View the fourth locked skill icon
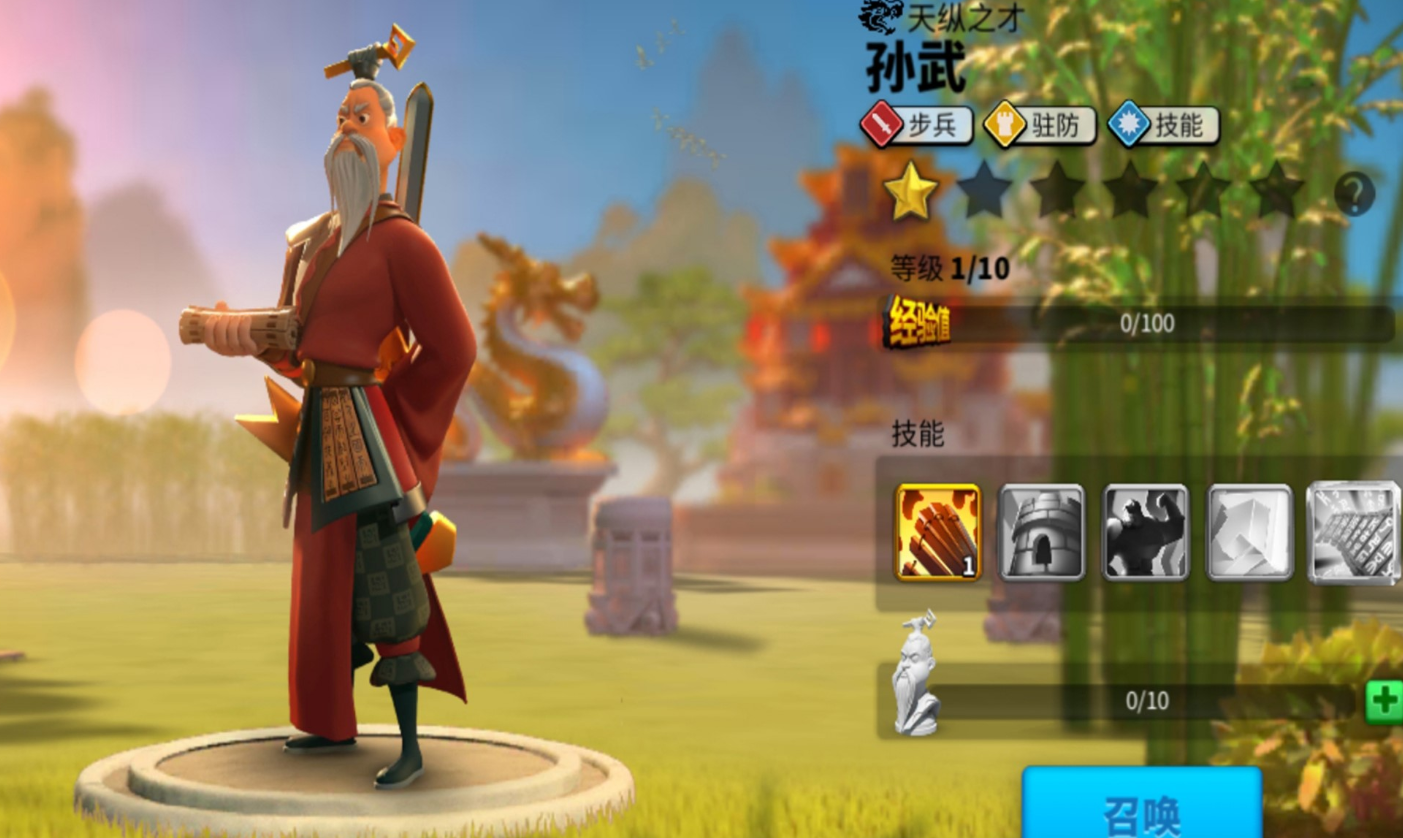Screen dimensions: 1403x838 click(1245, 533)
